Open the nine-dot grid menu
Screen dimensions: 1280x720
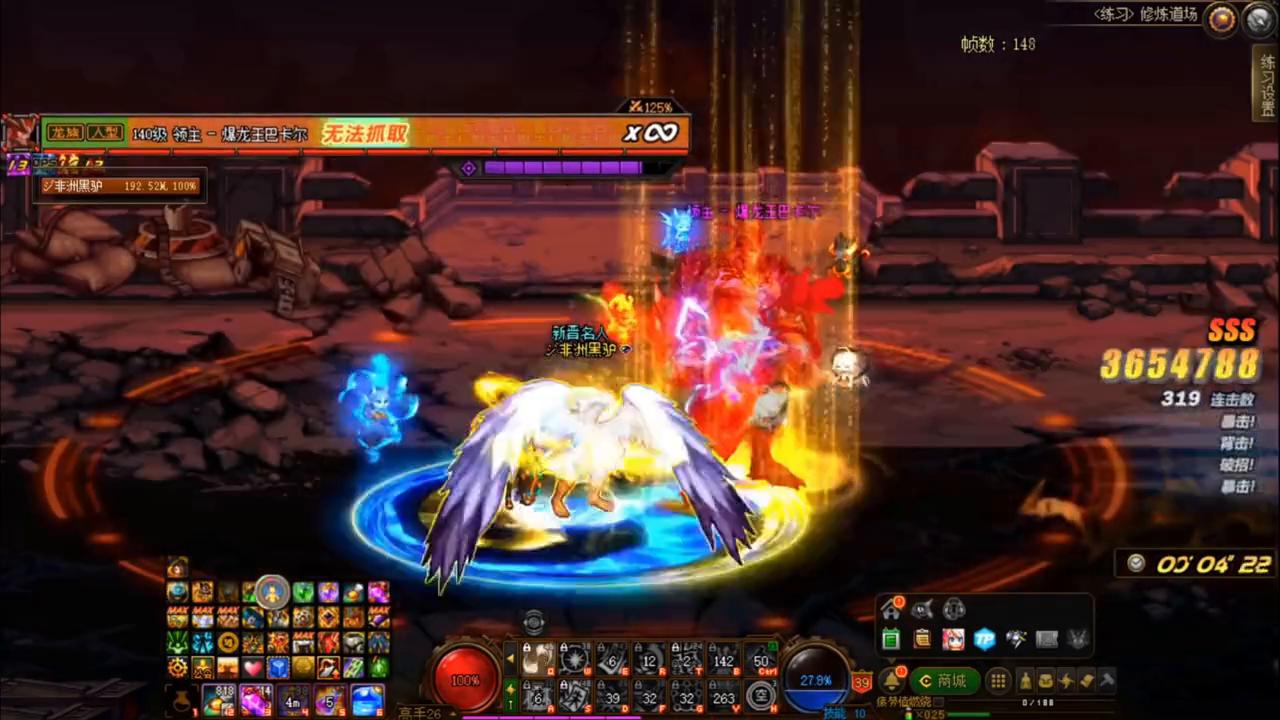(998, 681)
